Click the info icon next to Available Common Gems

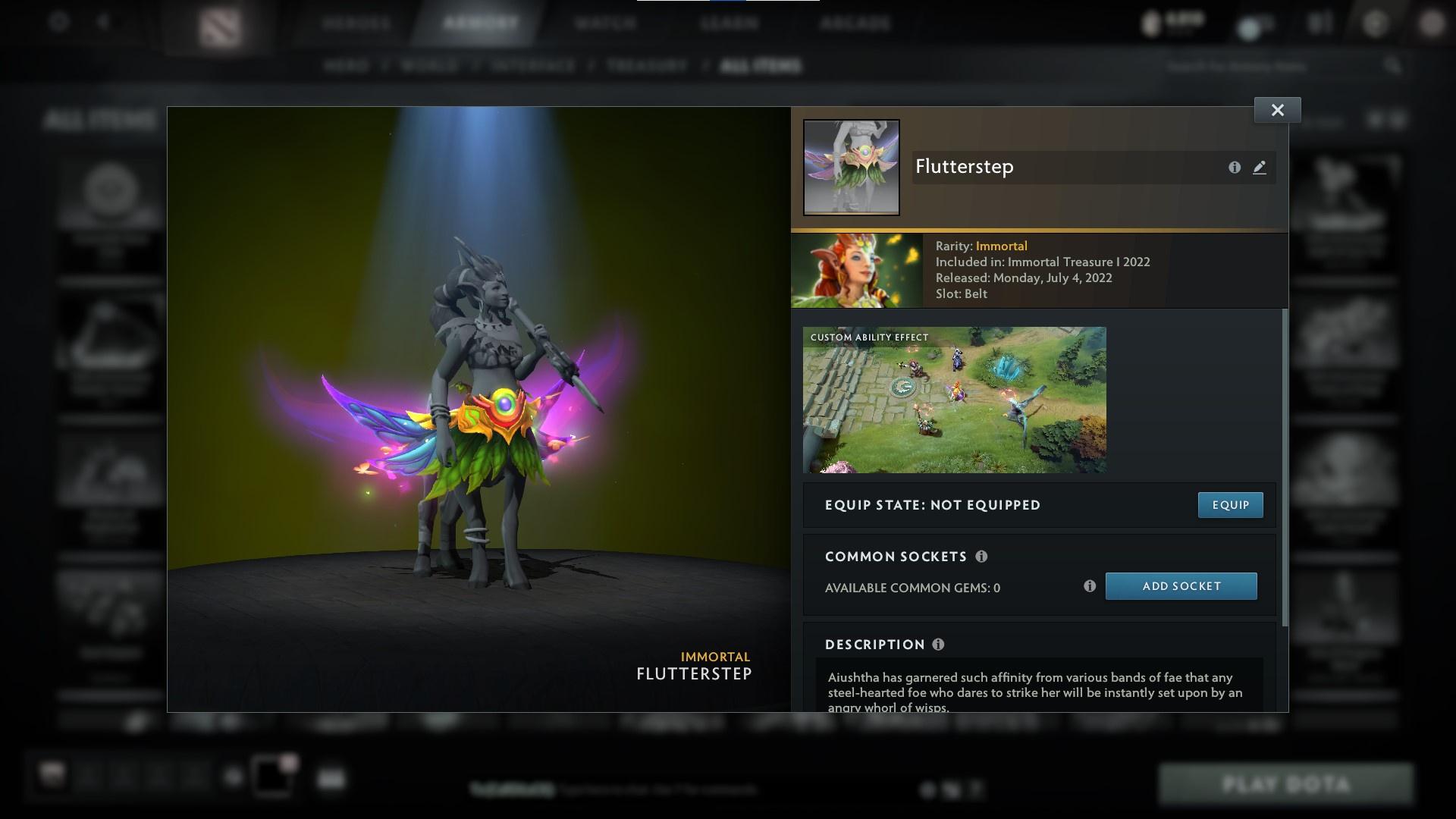click(x=1090, y=585)
